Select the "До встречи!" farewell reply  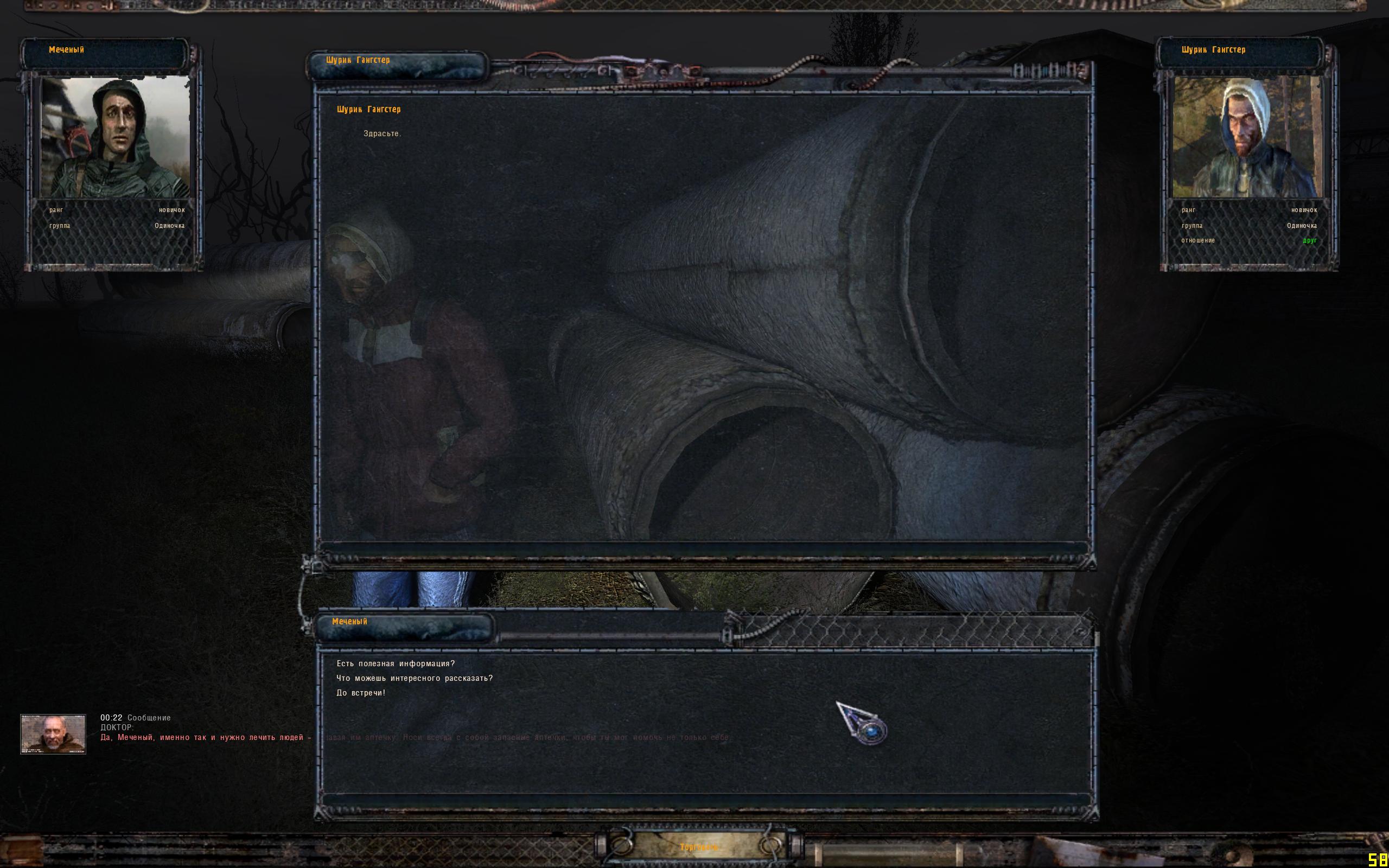tap(361, 693)
